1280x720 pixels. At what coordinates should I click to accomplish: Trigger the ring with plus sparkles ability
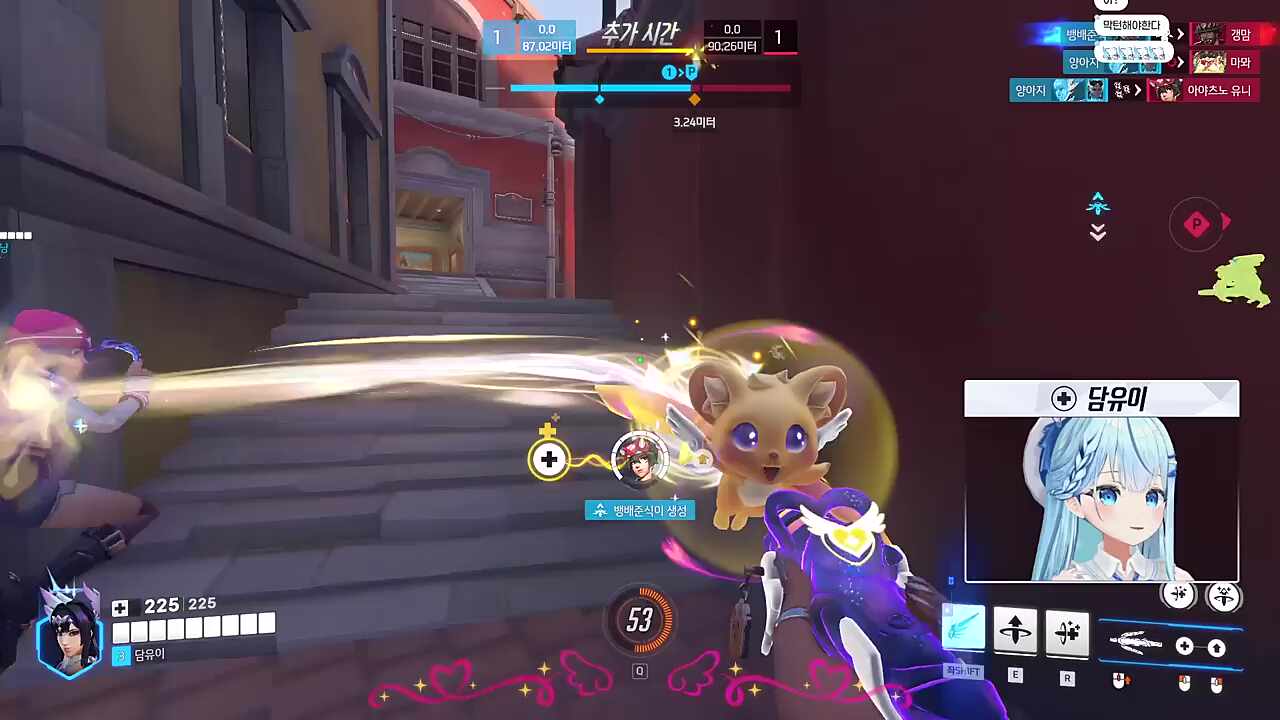click(1066, 631)
